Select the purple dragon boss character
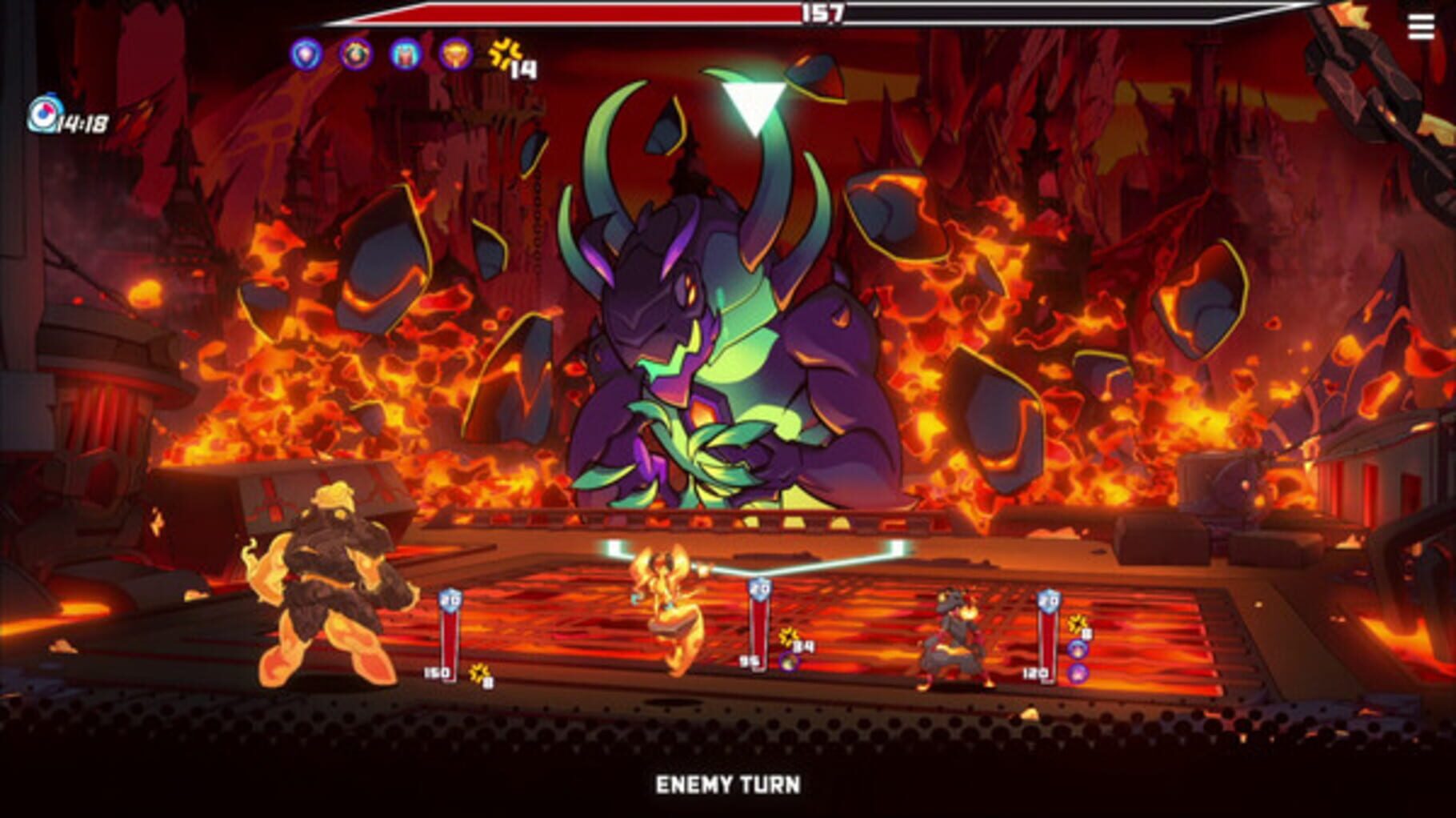Image resolution: width=1456 pixels, height=818 pixels. coord(720,336)
